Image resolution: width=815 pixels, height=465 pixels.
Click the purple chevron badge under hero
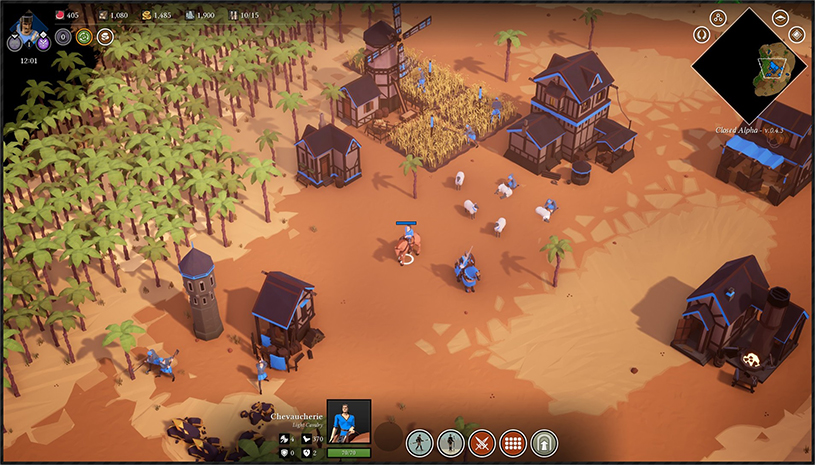click(x=44, y=43)
